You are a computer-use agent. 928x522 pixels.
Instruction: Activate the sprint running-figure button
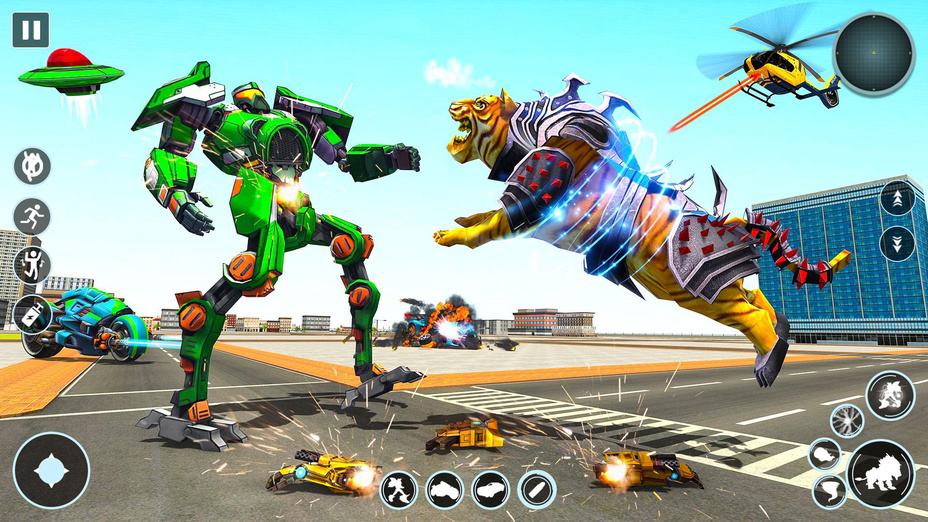coord(32,216)
